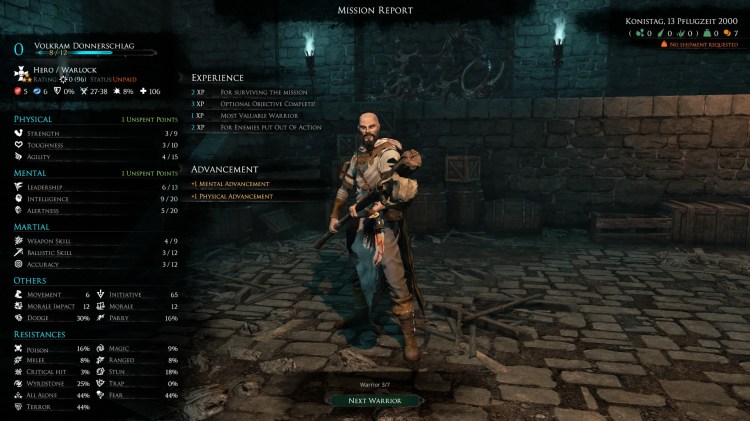Select the Leadership stat row
750x421 pixels.
coord(96,187)
